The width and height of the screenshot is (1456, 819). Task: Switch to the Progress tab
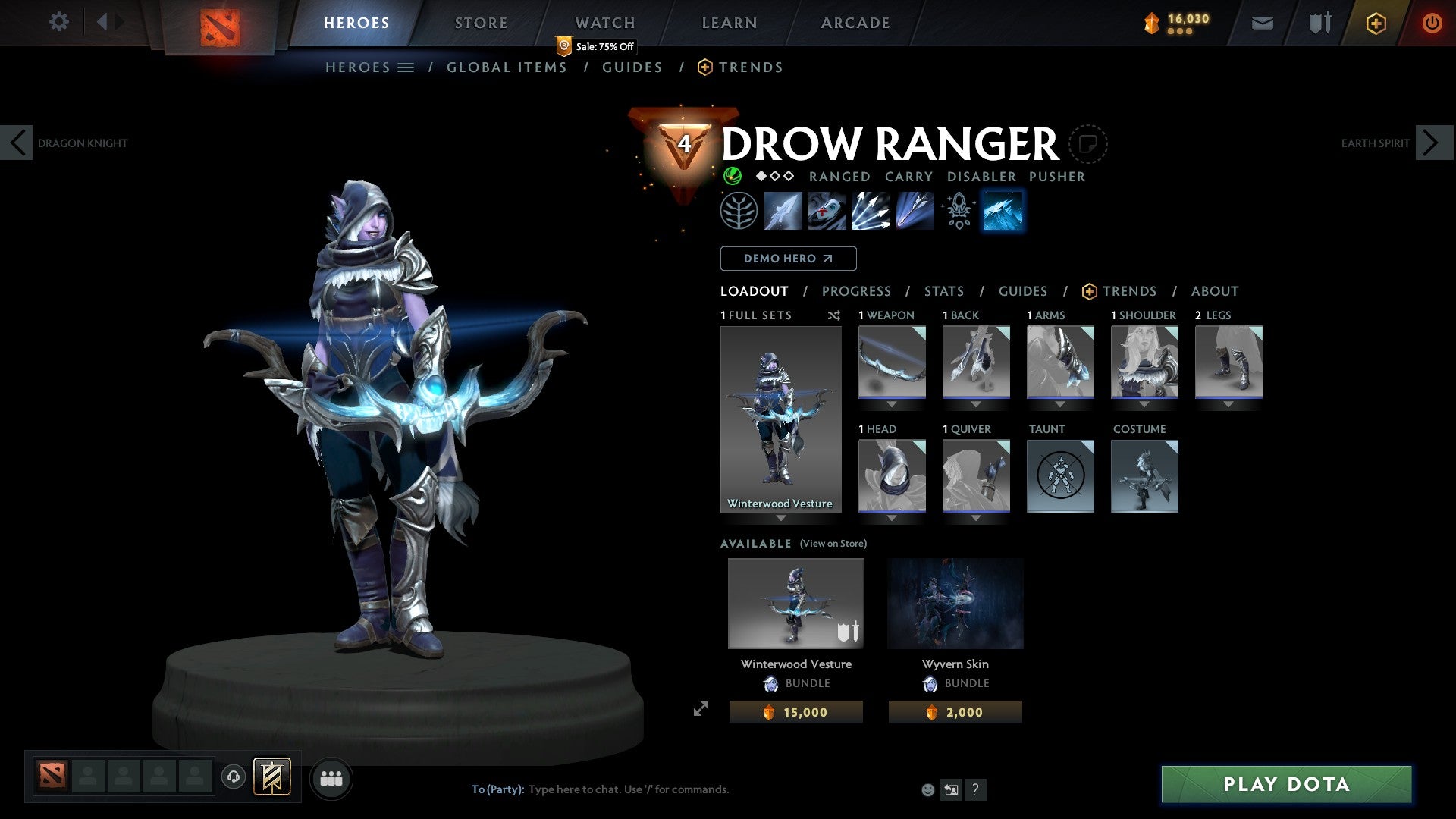(x=857, y=290)
